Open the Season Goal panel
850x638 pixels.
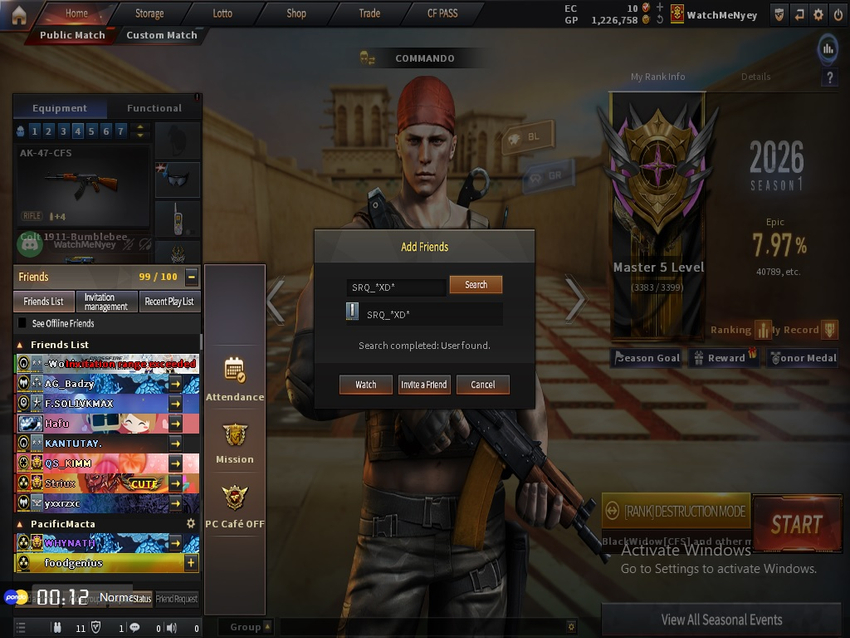click(x=647, y=358)
